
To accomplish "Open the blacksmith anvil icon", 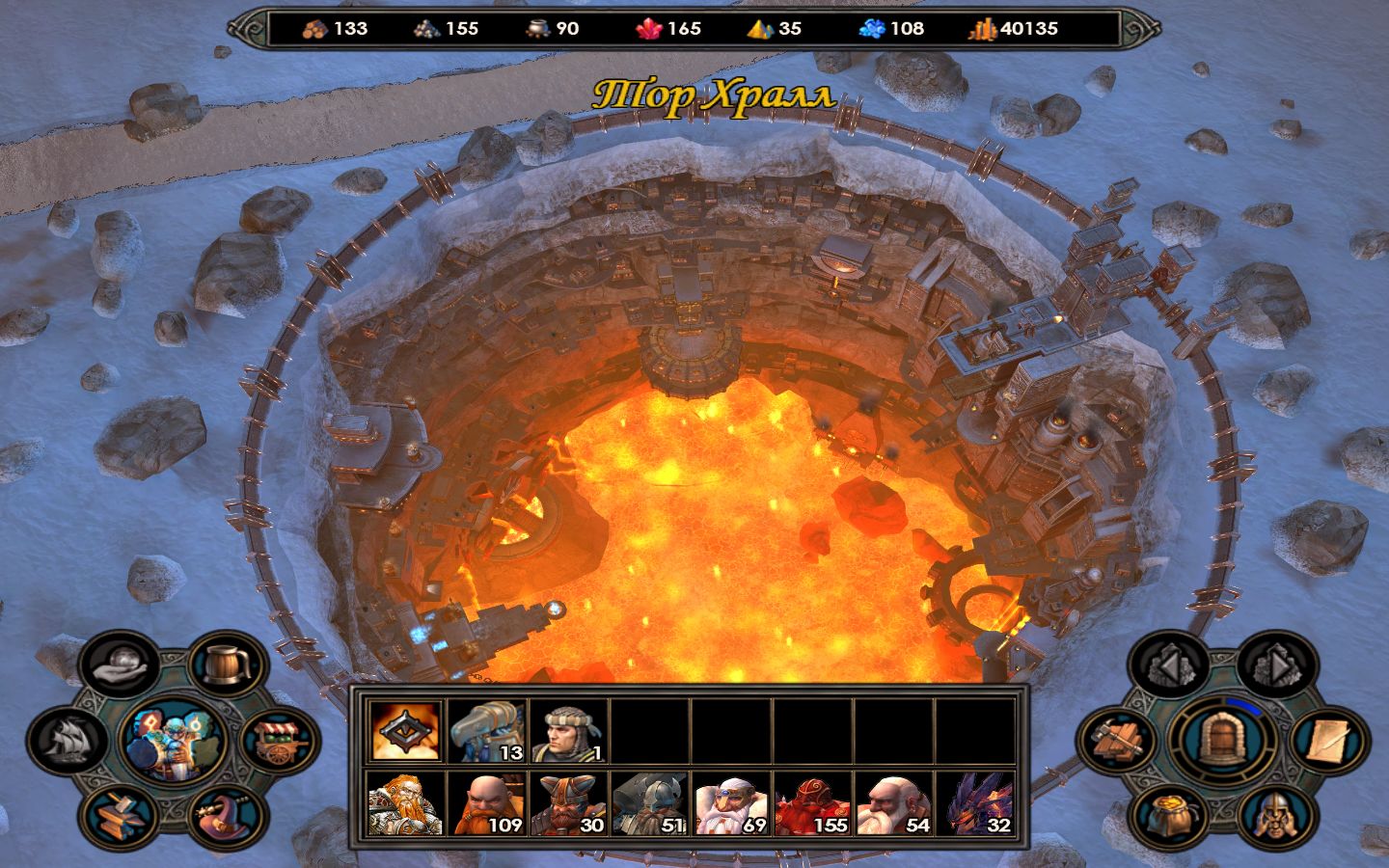I will 122,815.
